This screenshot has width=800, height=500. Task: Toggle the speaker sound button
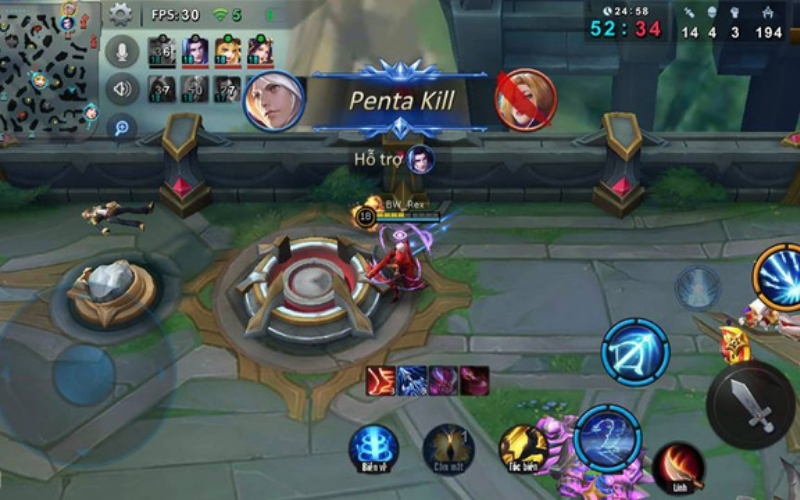coord(122,88)
